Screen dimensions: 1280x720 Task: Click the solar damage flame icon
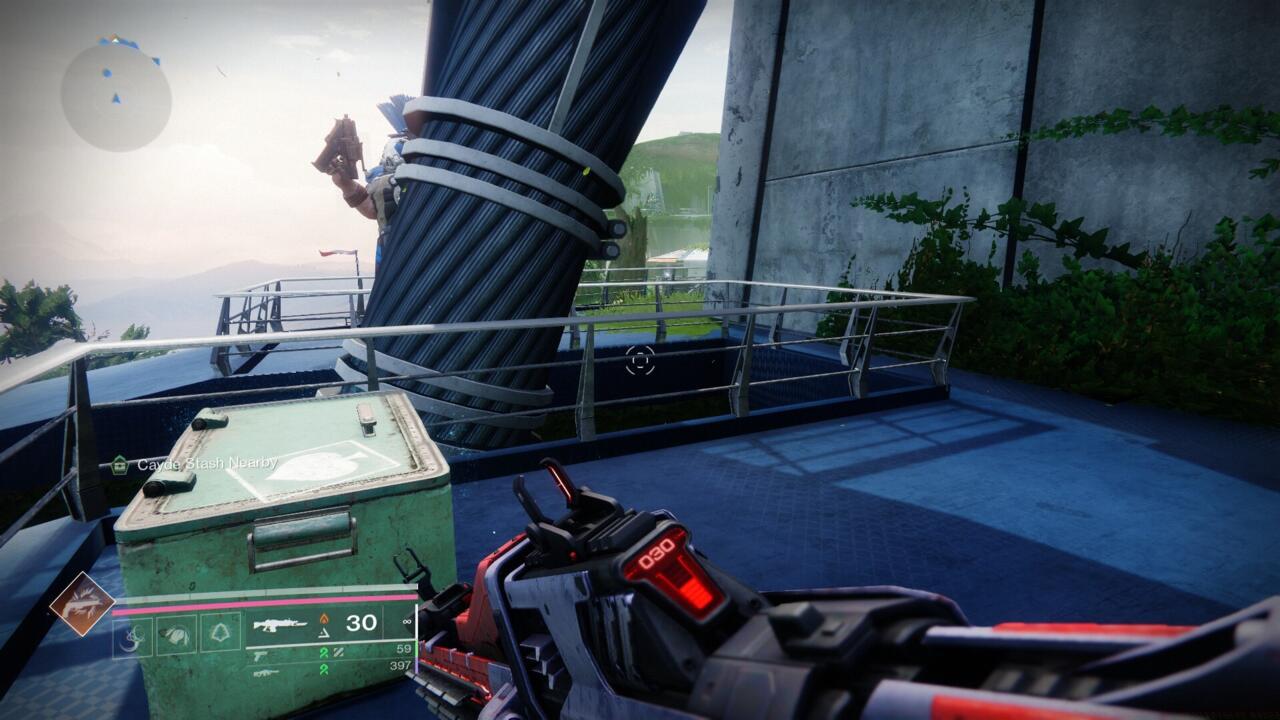(324, 618)
